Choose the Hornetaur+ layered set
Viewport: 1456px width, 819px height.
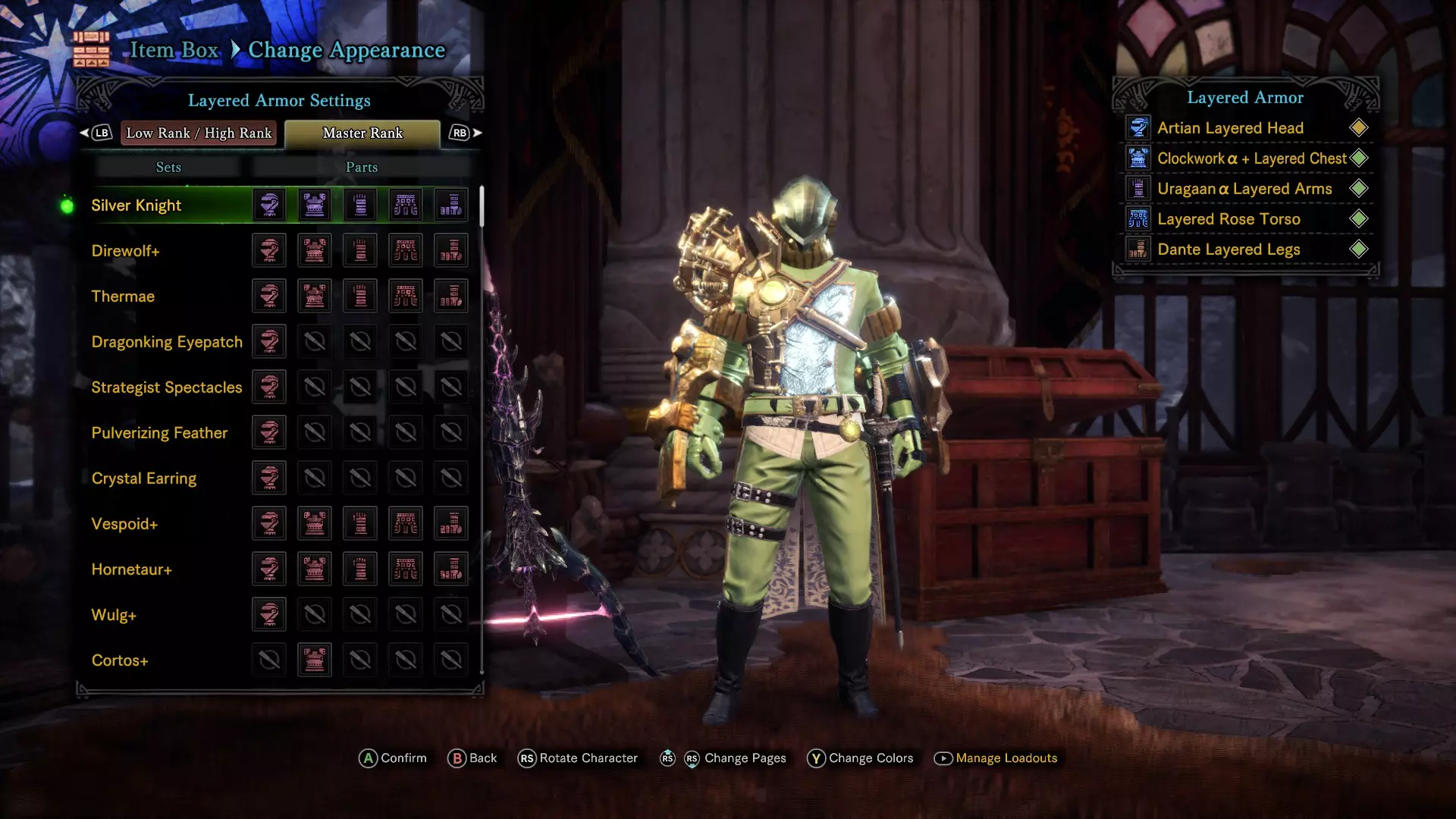(132, 570)
